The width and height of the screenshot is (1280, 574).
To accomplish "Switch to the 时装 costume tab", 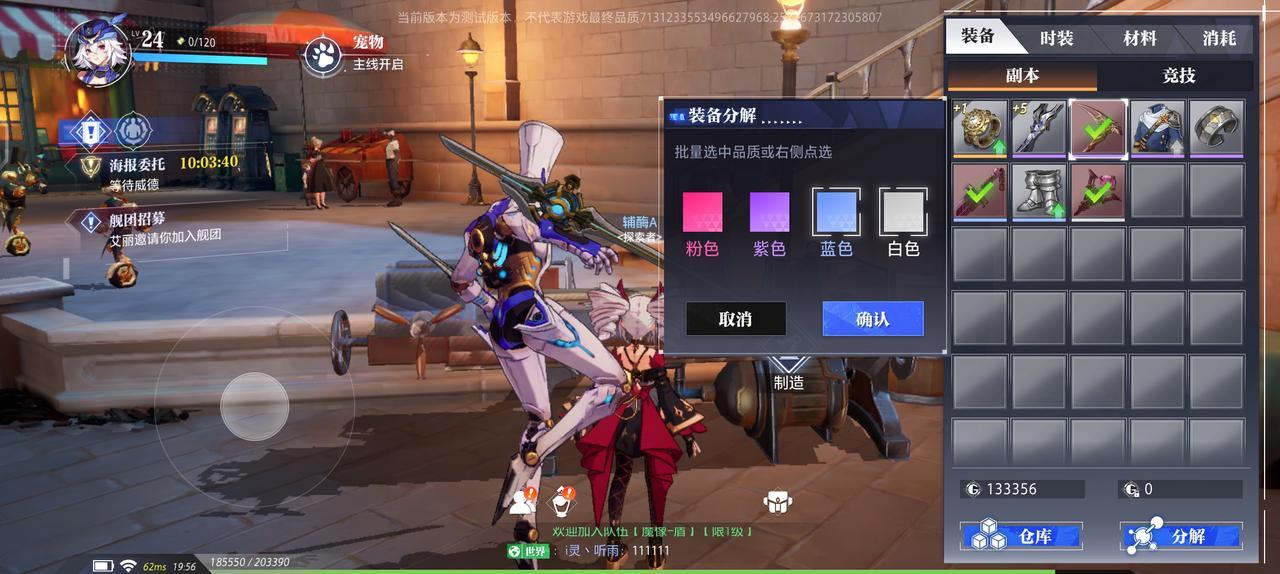I will click(x=1056, y=38).
